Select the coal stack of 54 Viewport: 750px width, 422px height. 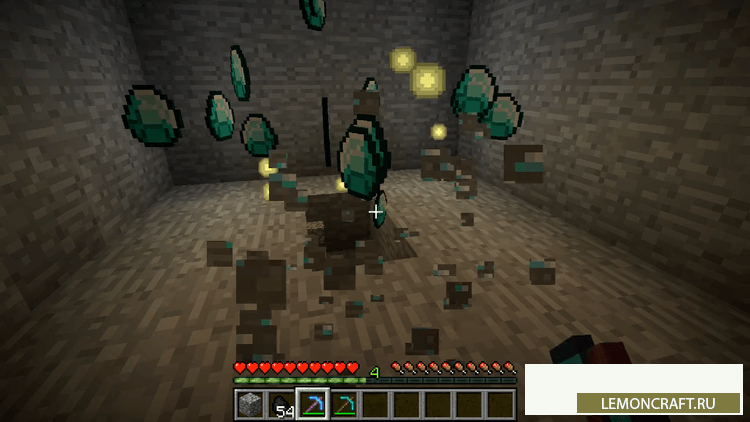[281, 404]
